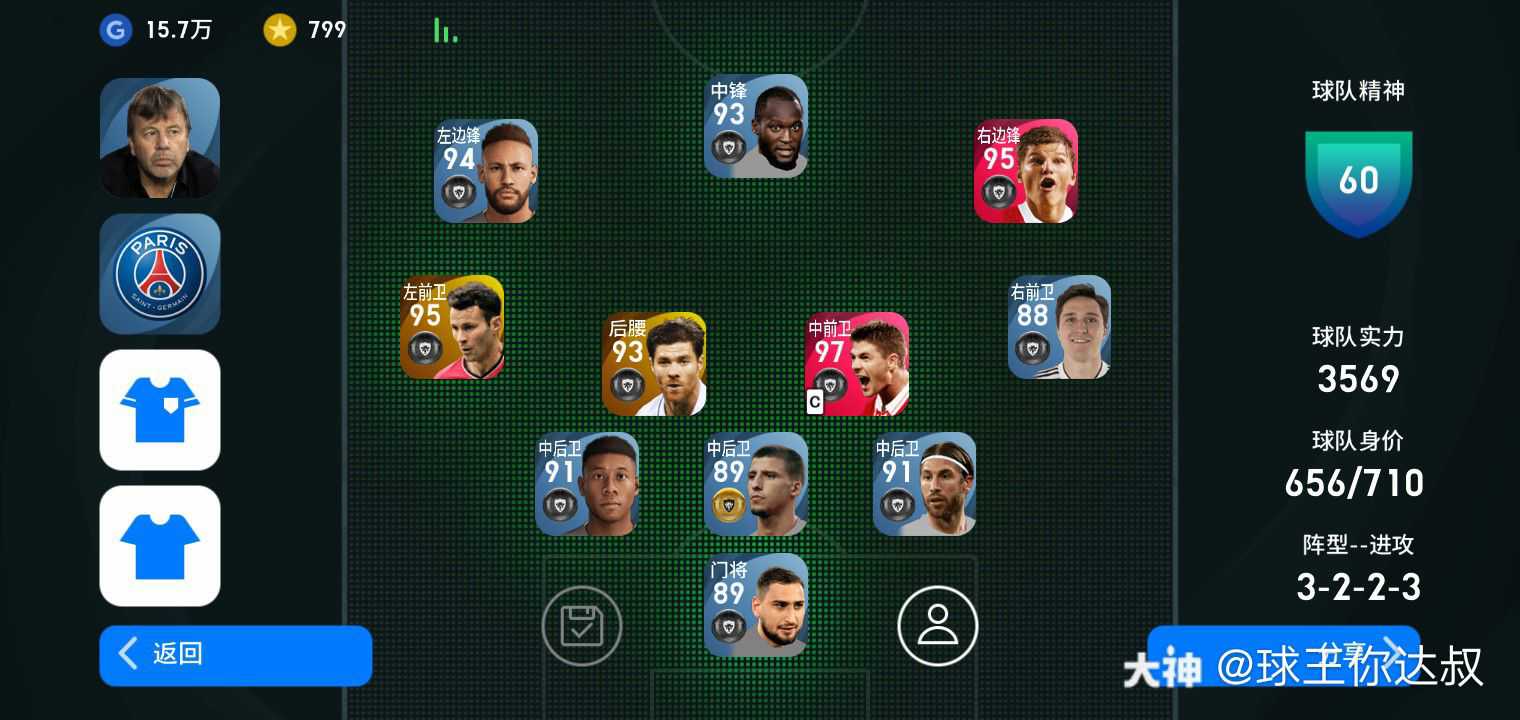Open the manager portrait tile
Screen dimensions: 1520x720
click(x=160, y=138)
